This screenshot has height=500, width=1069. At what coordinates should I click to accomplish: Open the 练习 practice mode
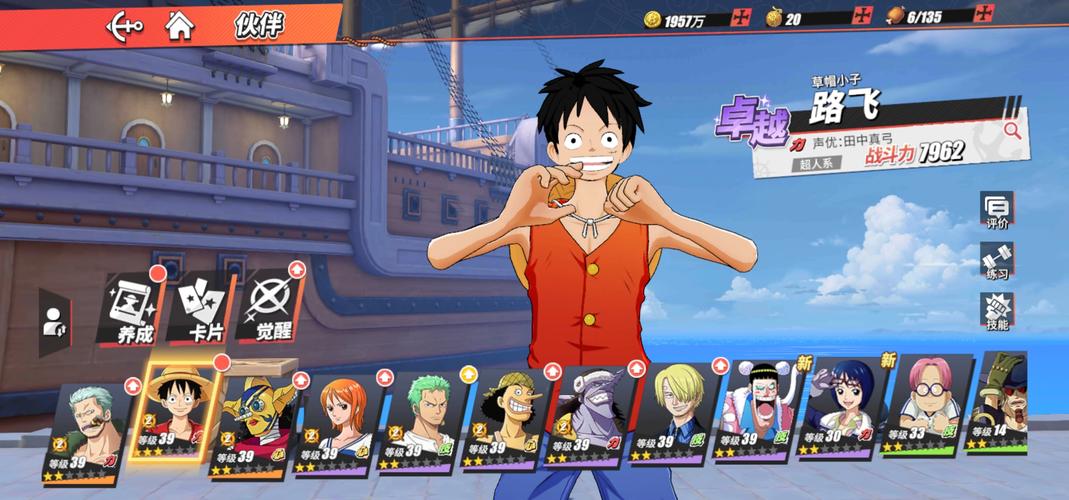pyautogui.click(x=996, y=261)
